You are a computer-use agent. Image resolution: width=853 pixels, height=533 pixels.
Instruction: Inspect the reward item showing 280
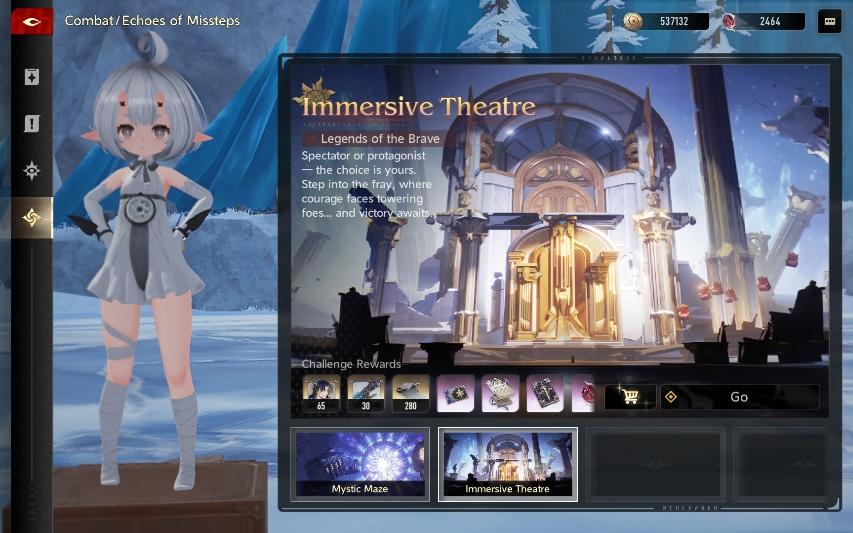pyautogui.click(x=411, y=394)
